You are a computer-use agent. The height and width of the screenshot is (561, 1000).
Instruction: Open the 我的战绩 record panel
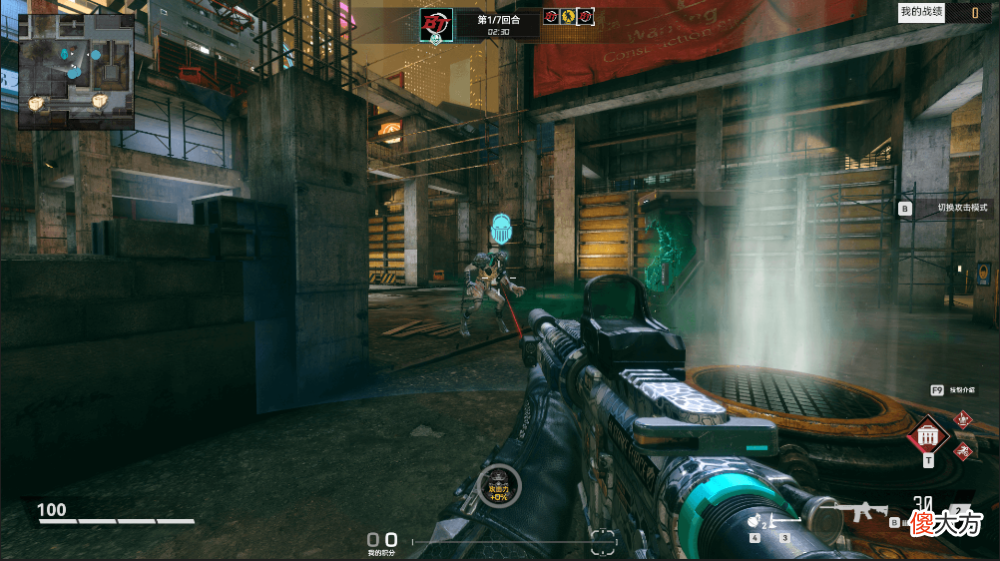point(921,12)
